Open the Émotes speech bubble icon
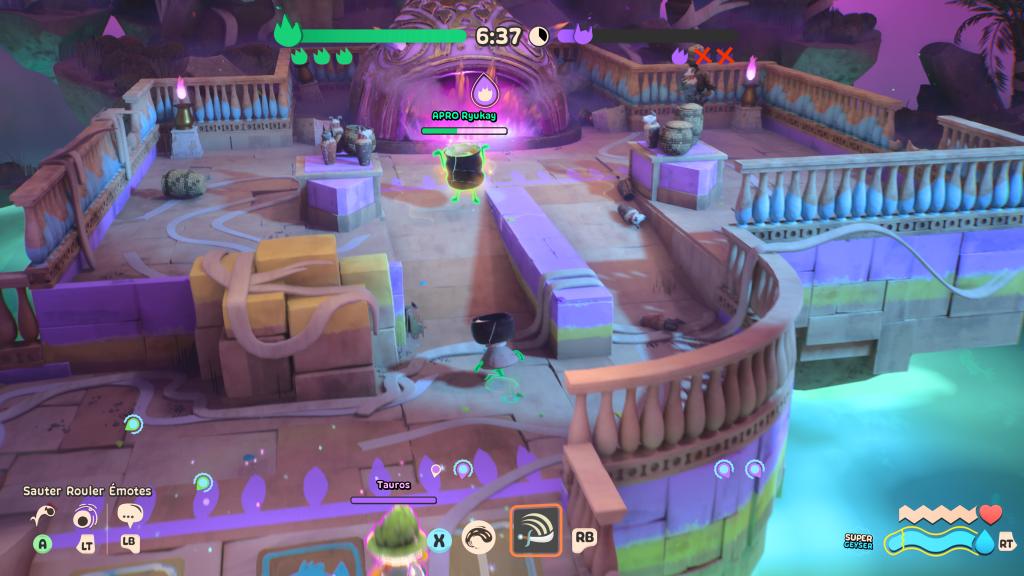Image resolution: width=1024 pixels, height=576 pixels. (x=129, y=516)
